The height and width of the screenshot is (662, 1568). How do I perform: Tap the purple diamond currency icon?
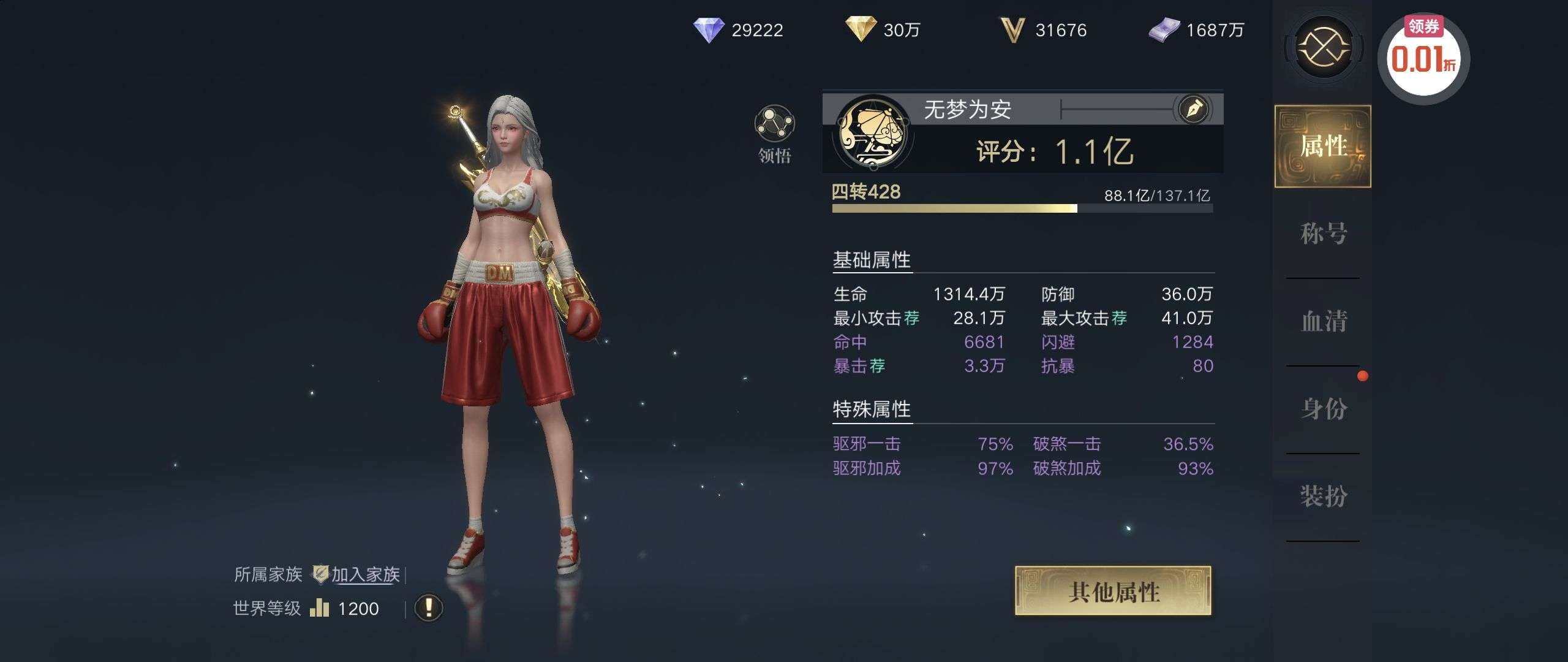pyautogui.click(x=708, y=29)
